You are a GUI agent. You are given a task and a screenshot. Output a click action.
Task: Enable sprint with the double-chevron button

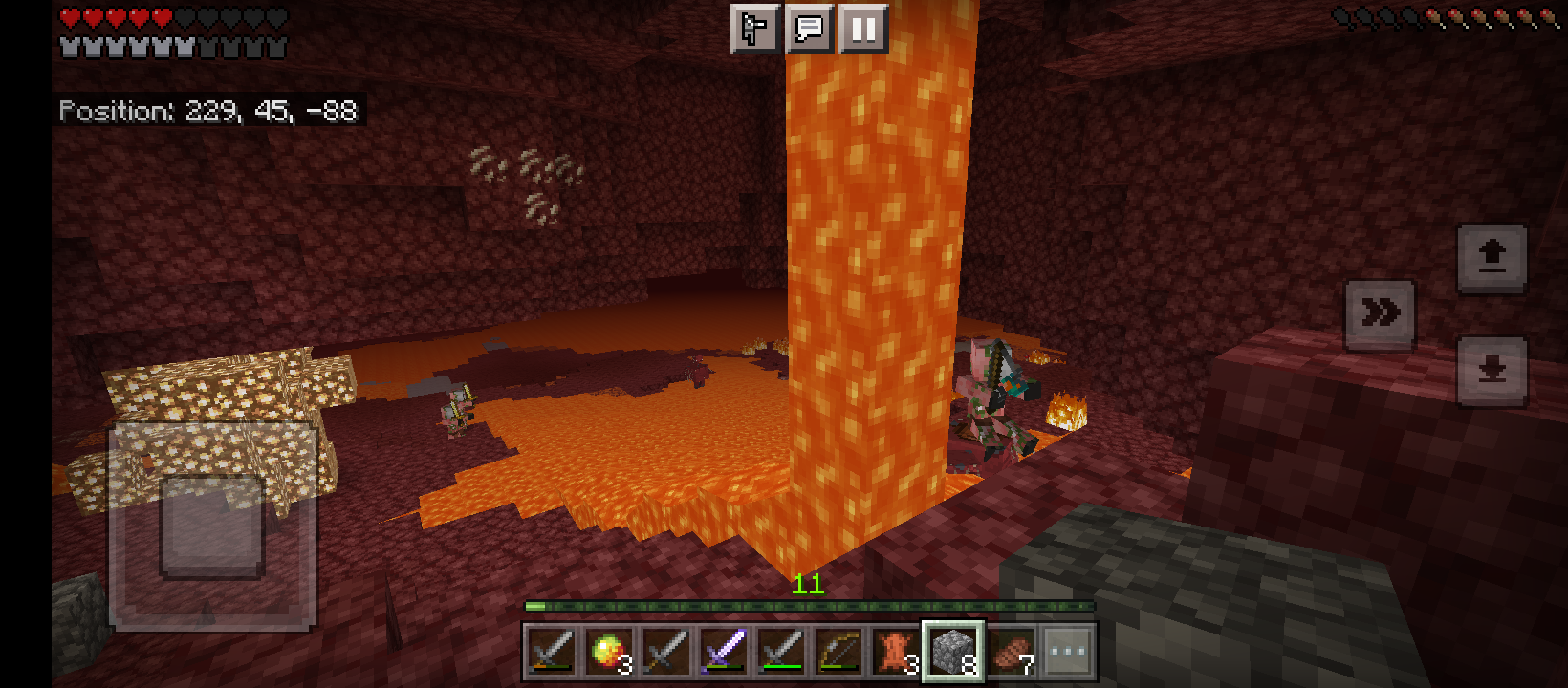[1380, 313]
